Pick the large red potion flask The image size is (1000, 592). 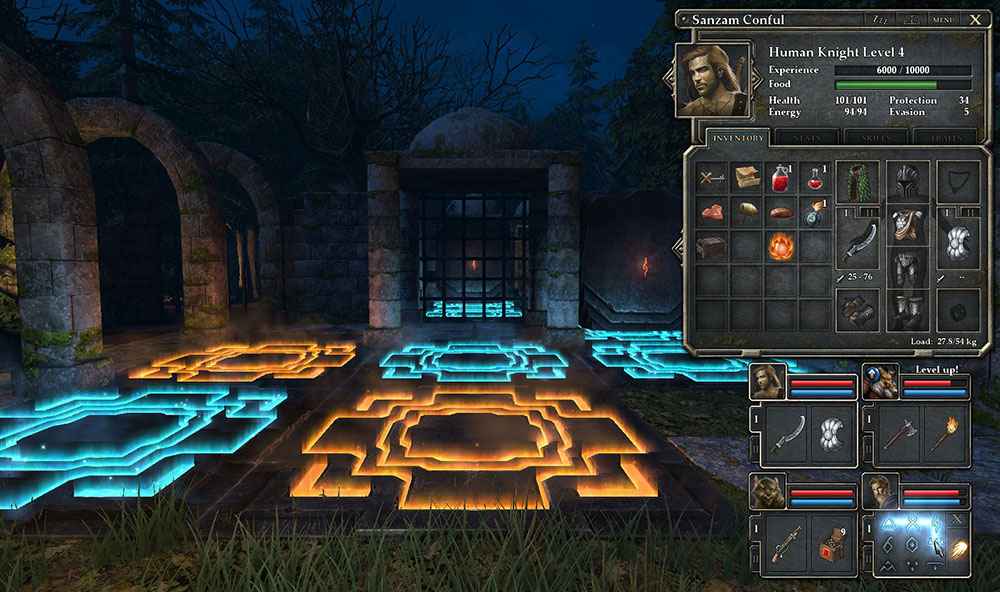(x=780, y=178)
